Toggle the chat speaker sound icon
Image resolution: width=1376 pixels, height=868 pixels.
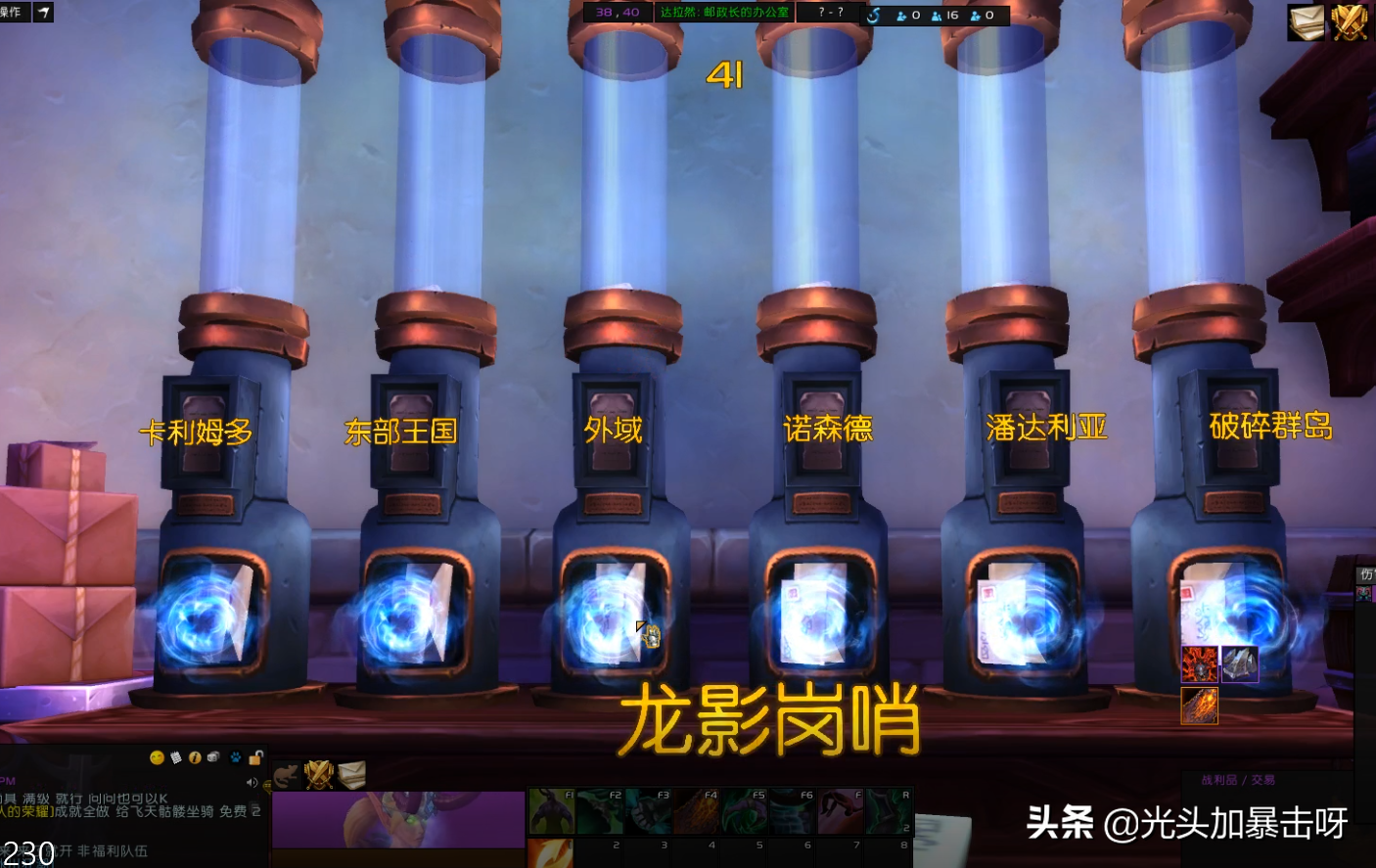[252, 783]
